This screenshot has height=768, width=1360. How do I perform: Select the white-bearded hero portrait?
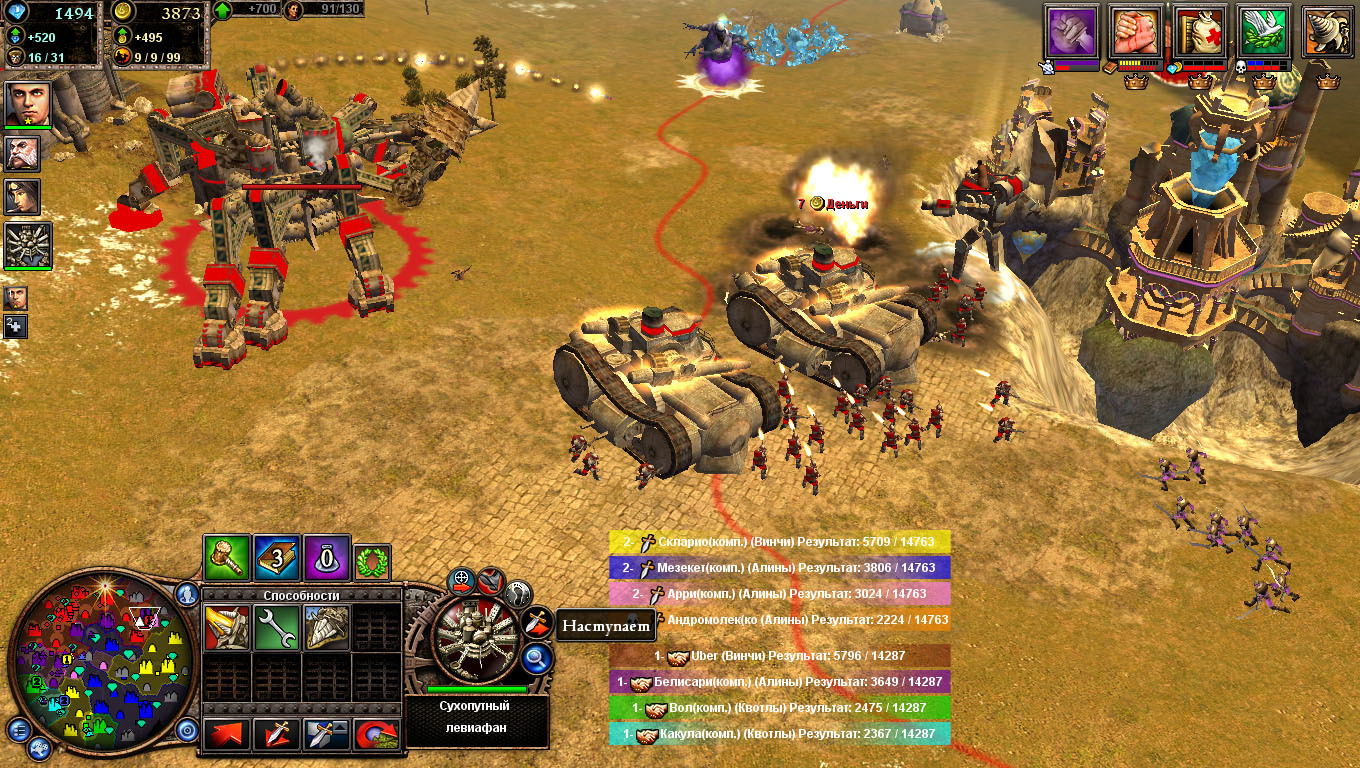click(x=22, y=153)
